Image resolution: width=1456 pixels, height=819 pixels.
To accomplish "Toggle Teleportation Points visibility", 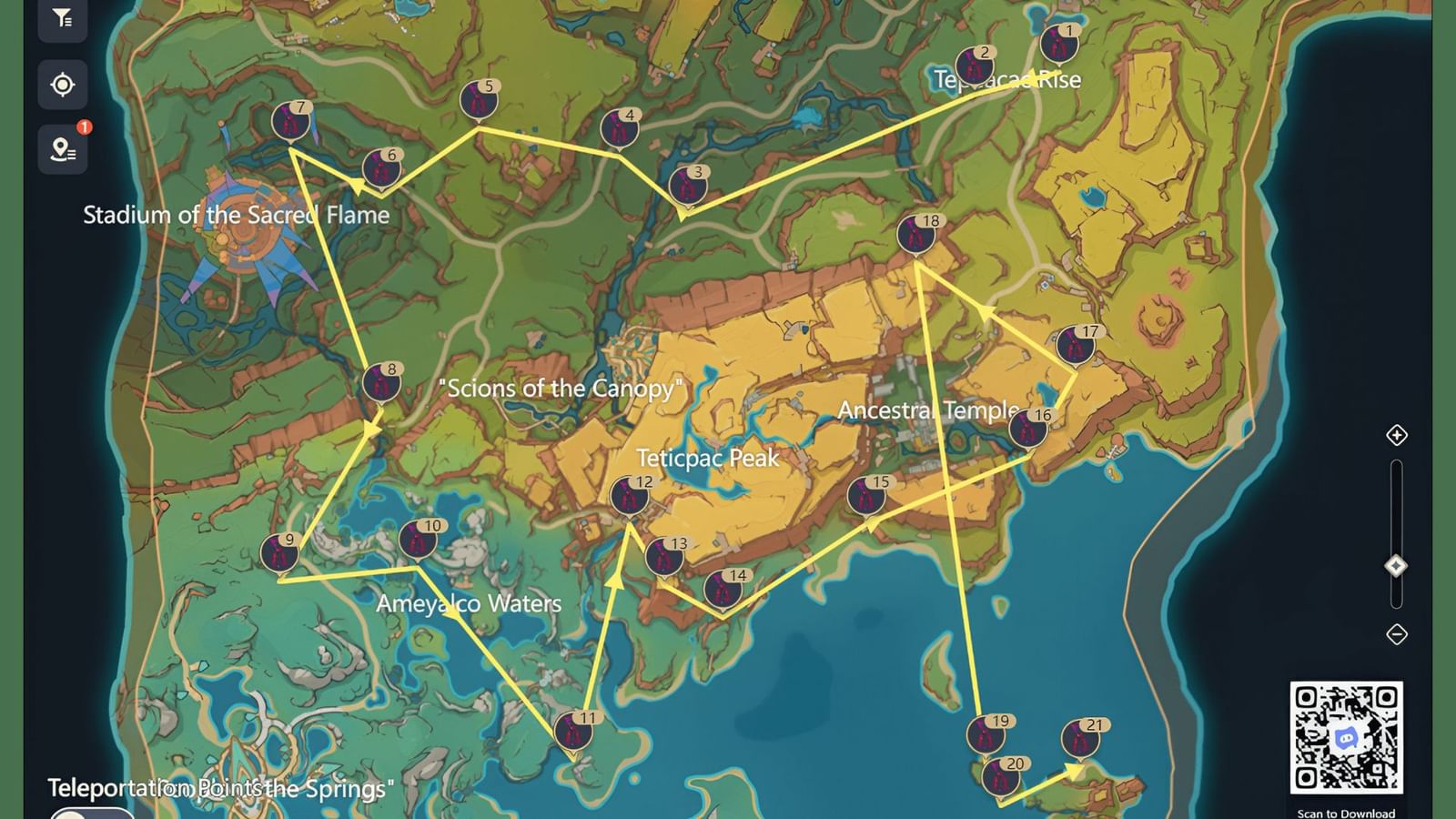I will (x=91, y=813).
